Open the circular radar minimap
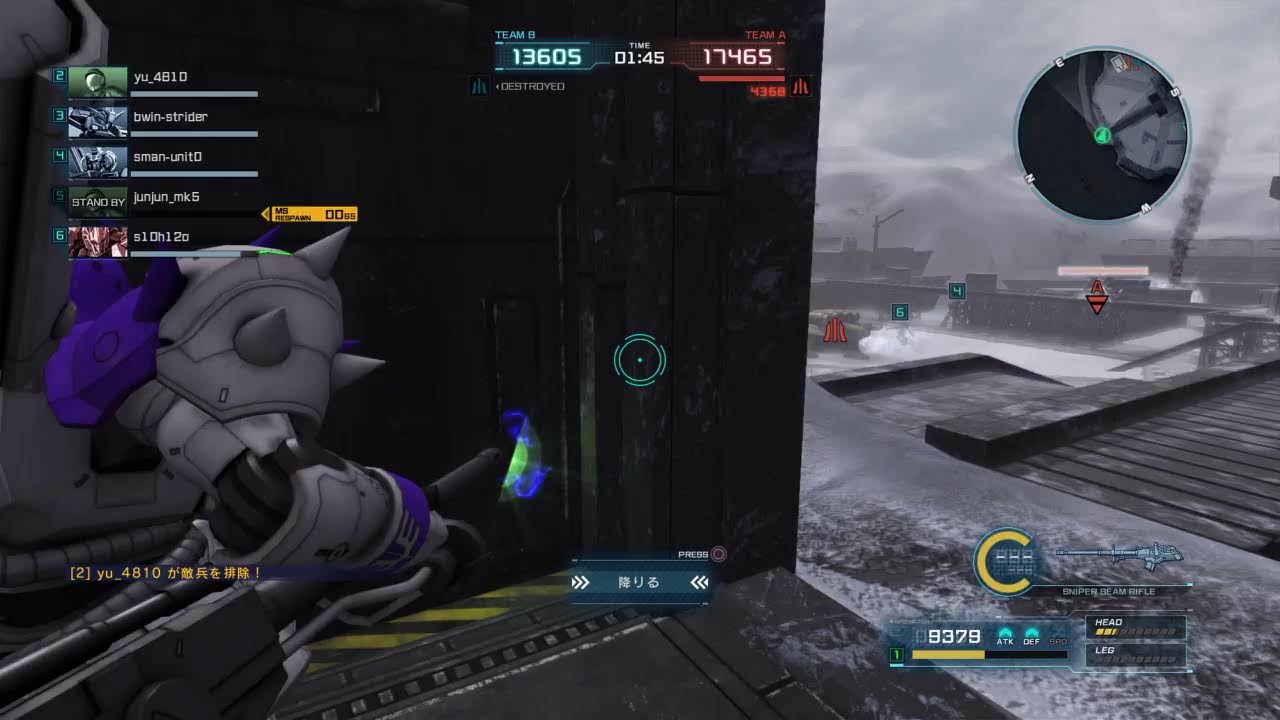This screenshot has height=720, width=1280. [x=1102, y=135]
